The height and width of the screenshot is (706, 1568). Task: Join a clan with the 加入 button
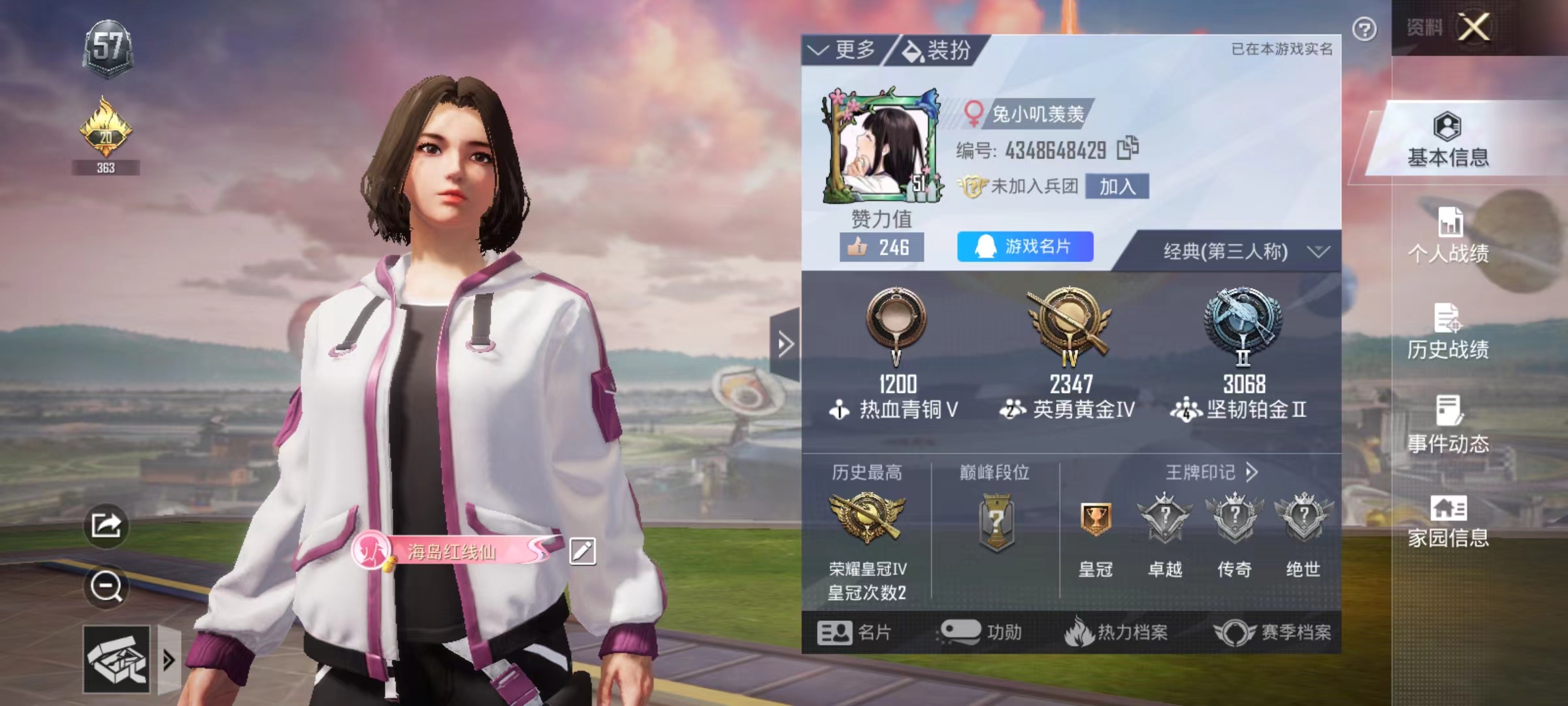[1117, 187]
